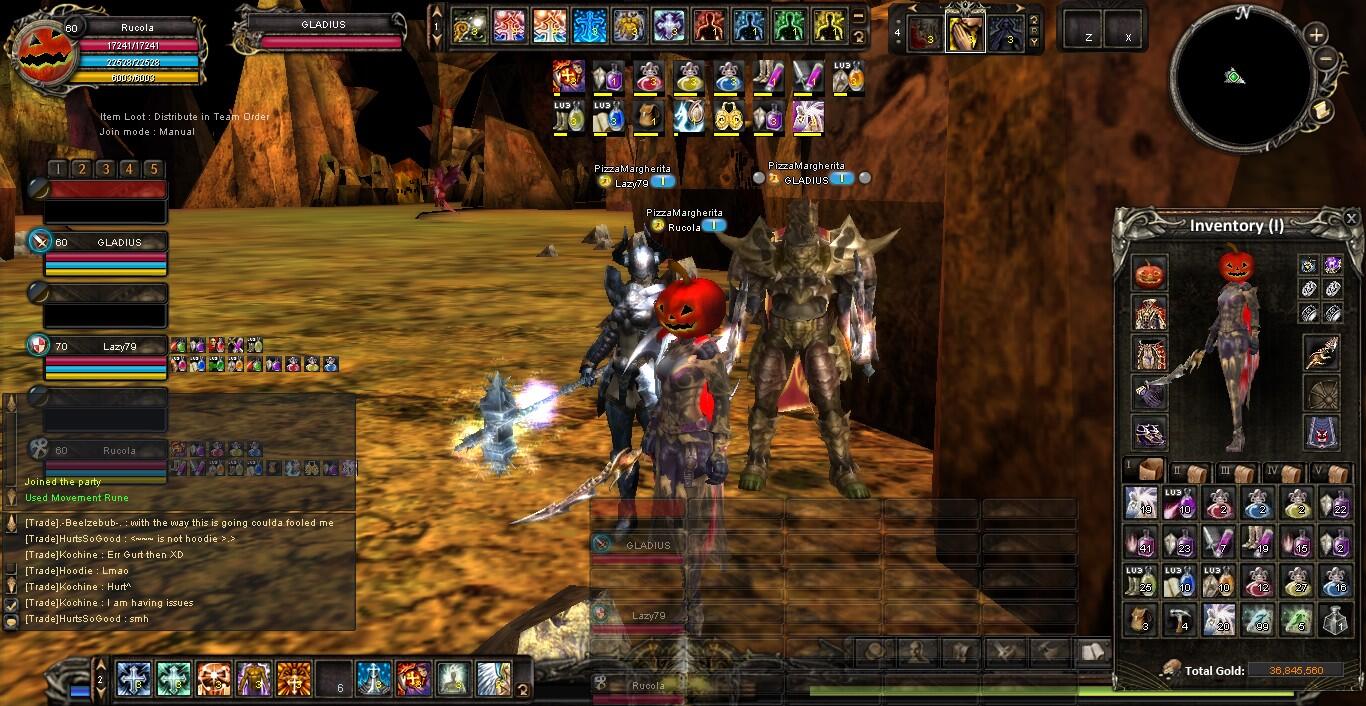
Task: Open inventory bag tab V
Action: pyautogui.click(x=1330, y=472)
